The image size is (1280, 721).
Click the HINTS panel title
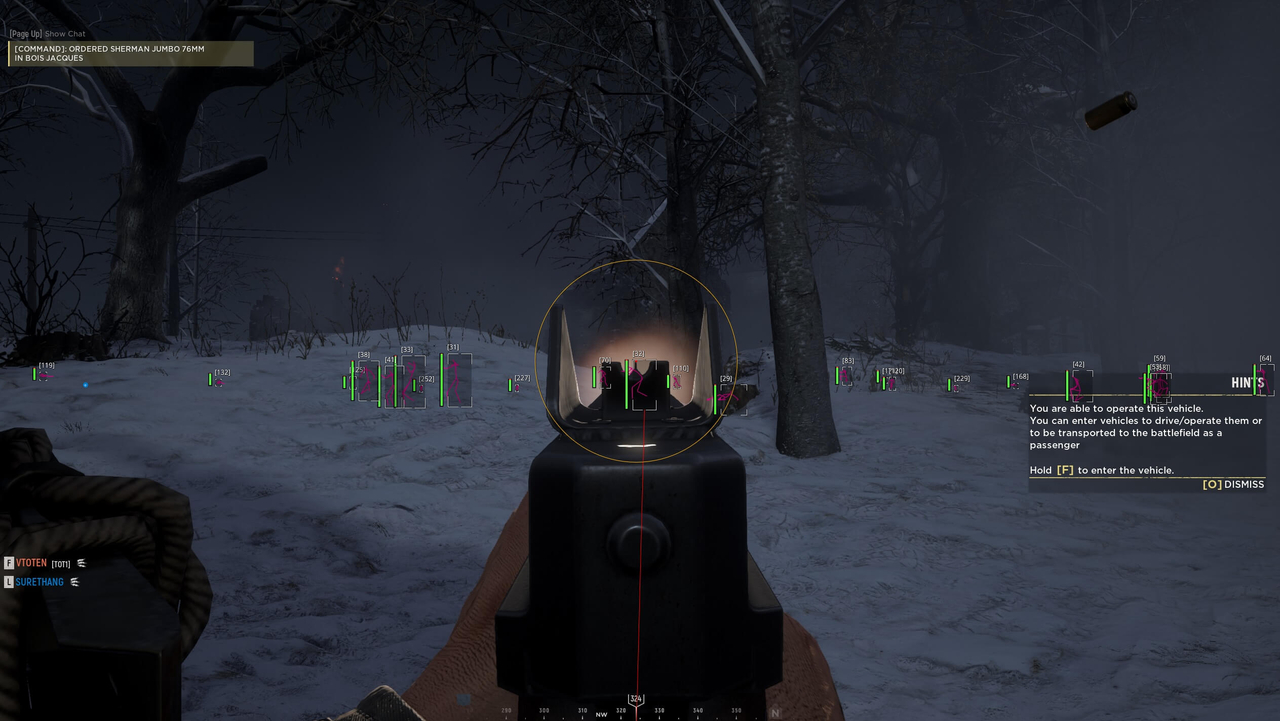[1247, 382]
